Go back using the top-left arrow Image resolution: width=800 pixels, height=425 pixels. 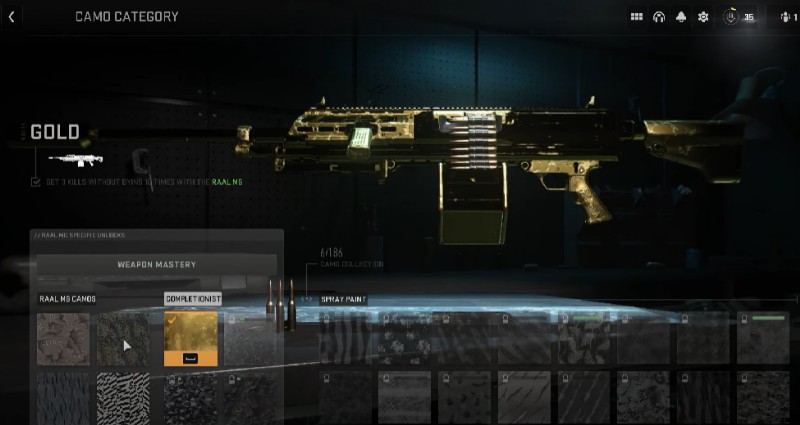pos(11,17)
